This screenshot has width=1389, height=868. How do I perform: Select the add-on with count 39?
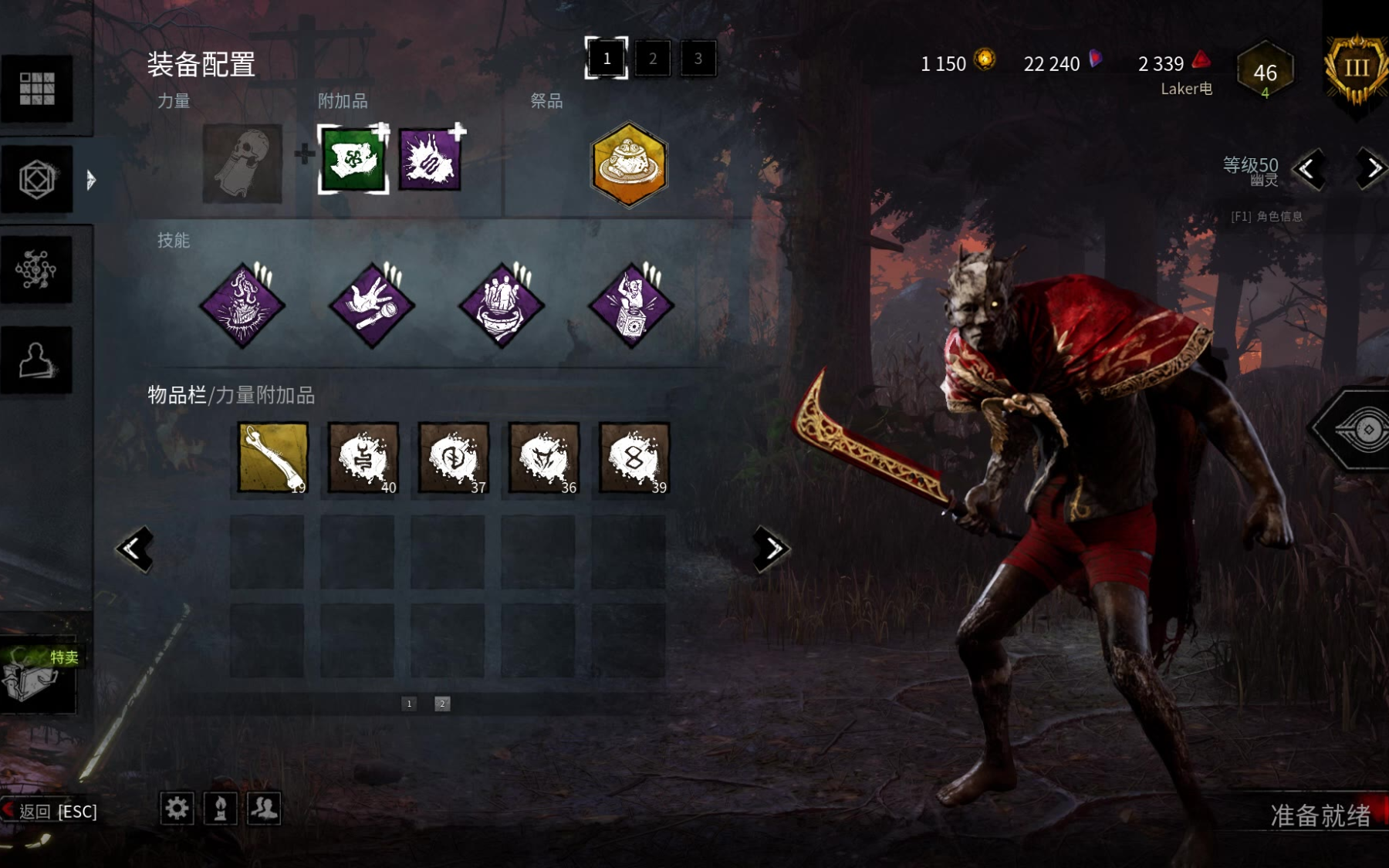pos(634,458)
